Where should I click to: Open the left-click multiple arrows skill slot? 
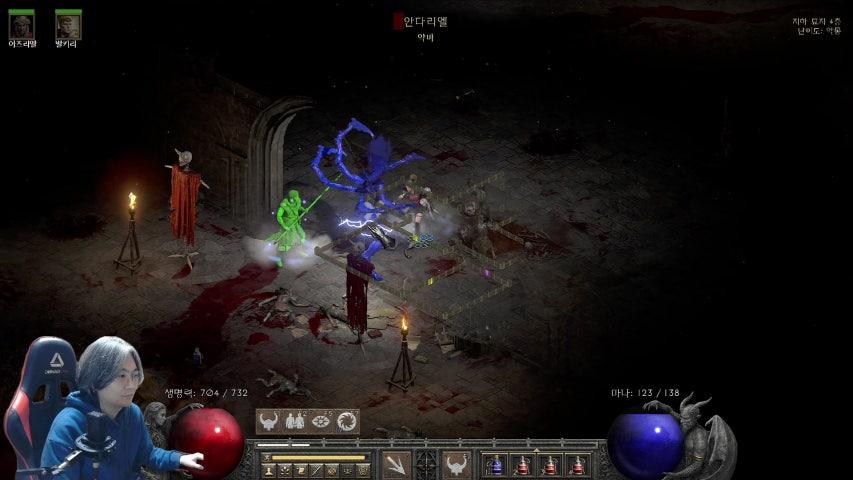396,465
